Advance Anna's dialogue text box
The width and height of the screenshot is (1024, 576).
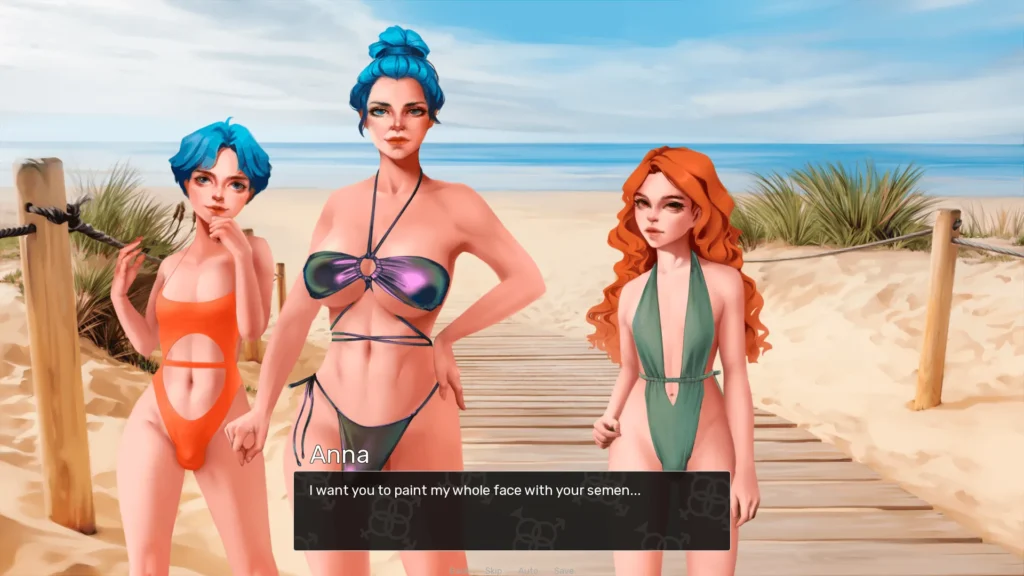pos(511,510)
